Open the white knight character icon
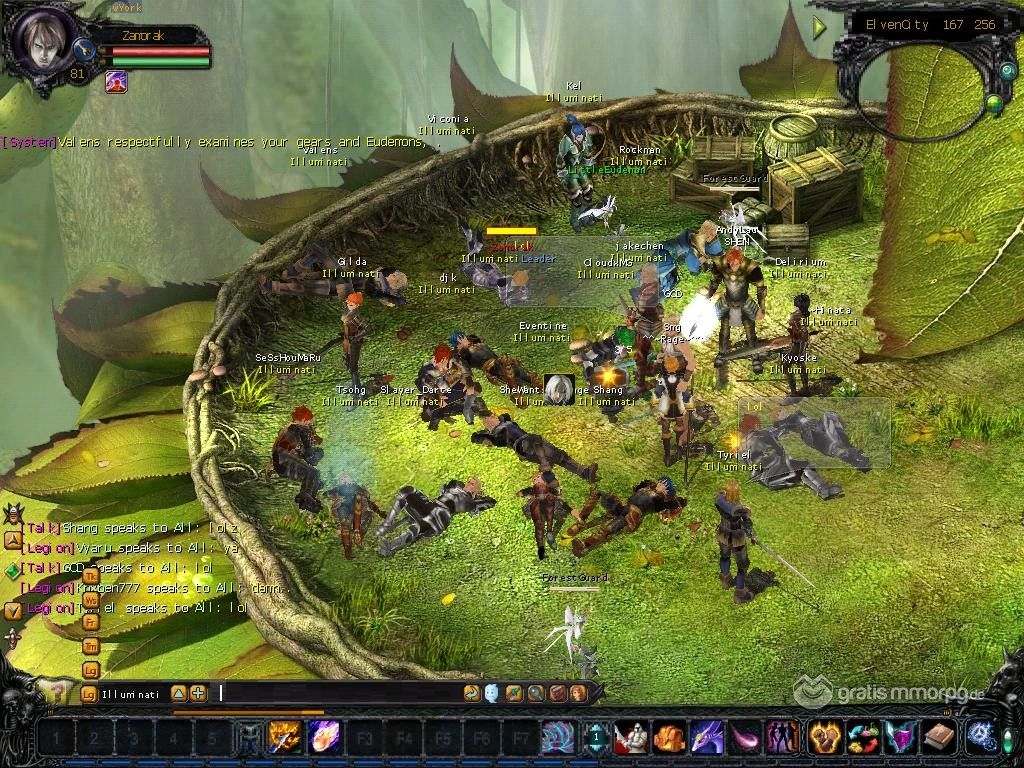 click(630, 738)
